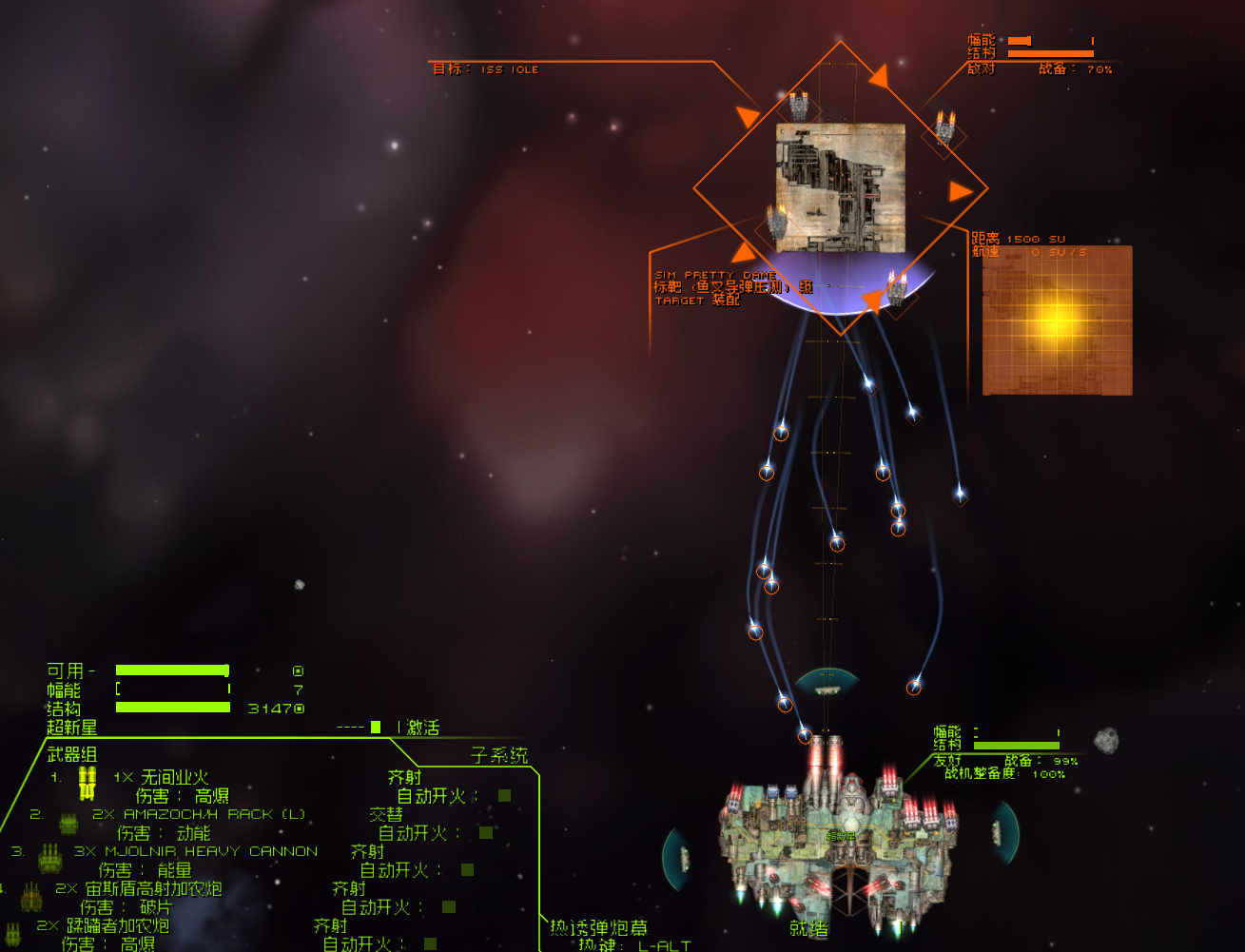Click the 超新星 activation indicator square
The height and width of the screenshot is (952, 1245).
pyautogui.click(x=376, y=728)
